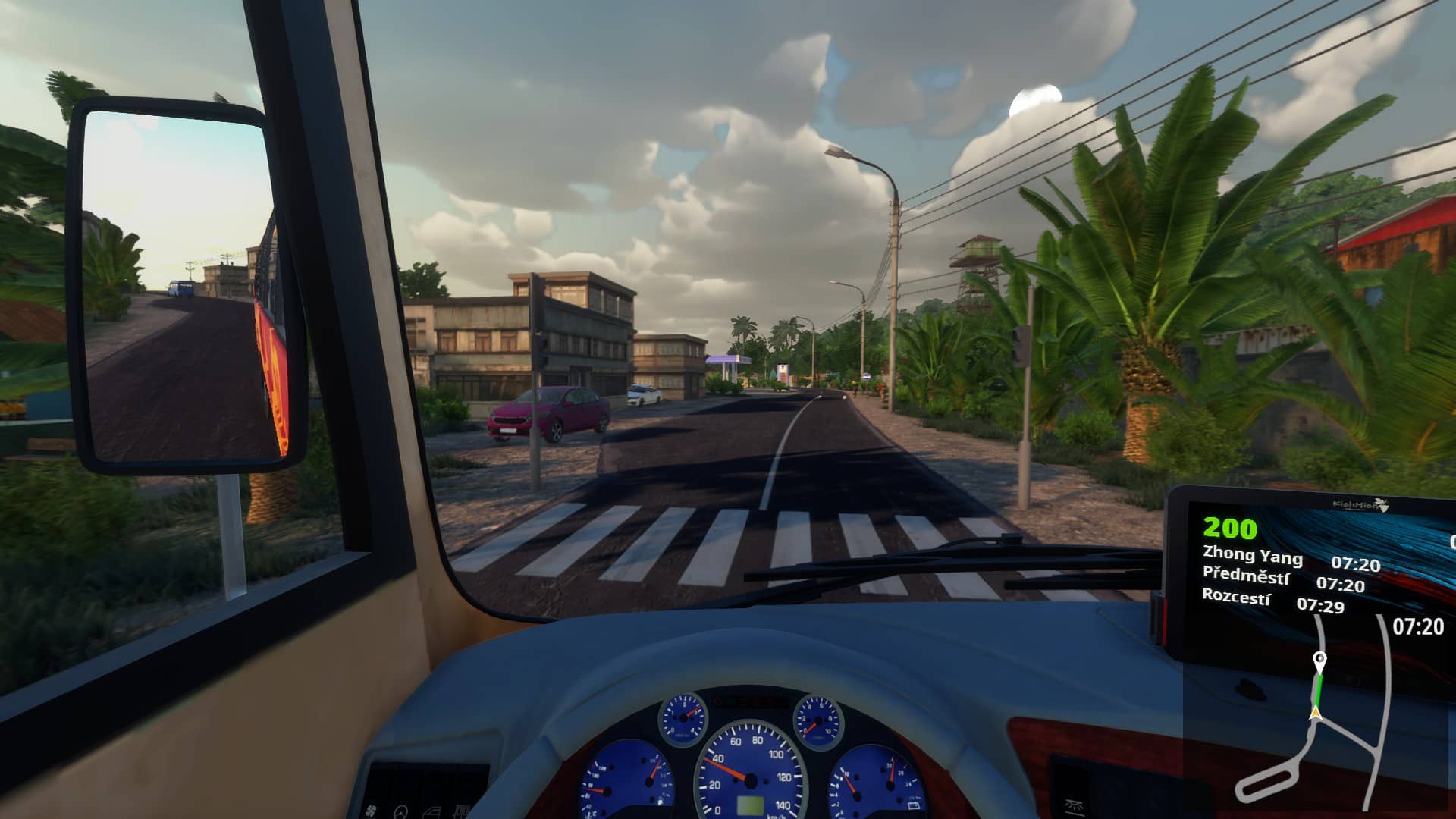This screenshot has height=819, width=1456.
Task: Select the Zhong Yang stop row
Action: pyautogui.click(x=1291, y=560)
